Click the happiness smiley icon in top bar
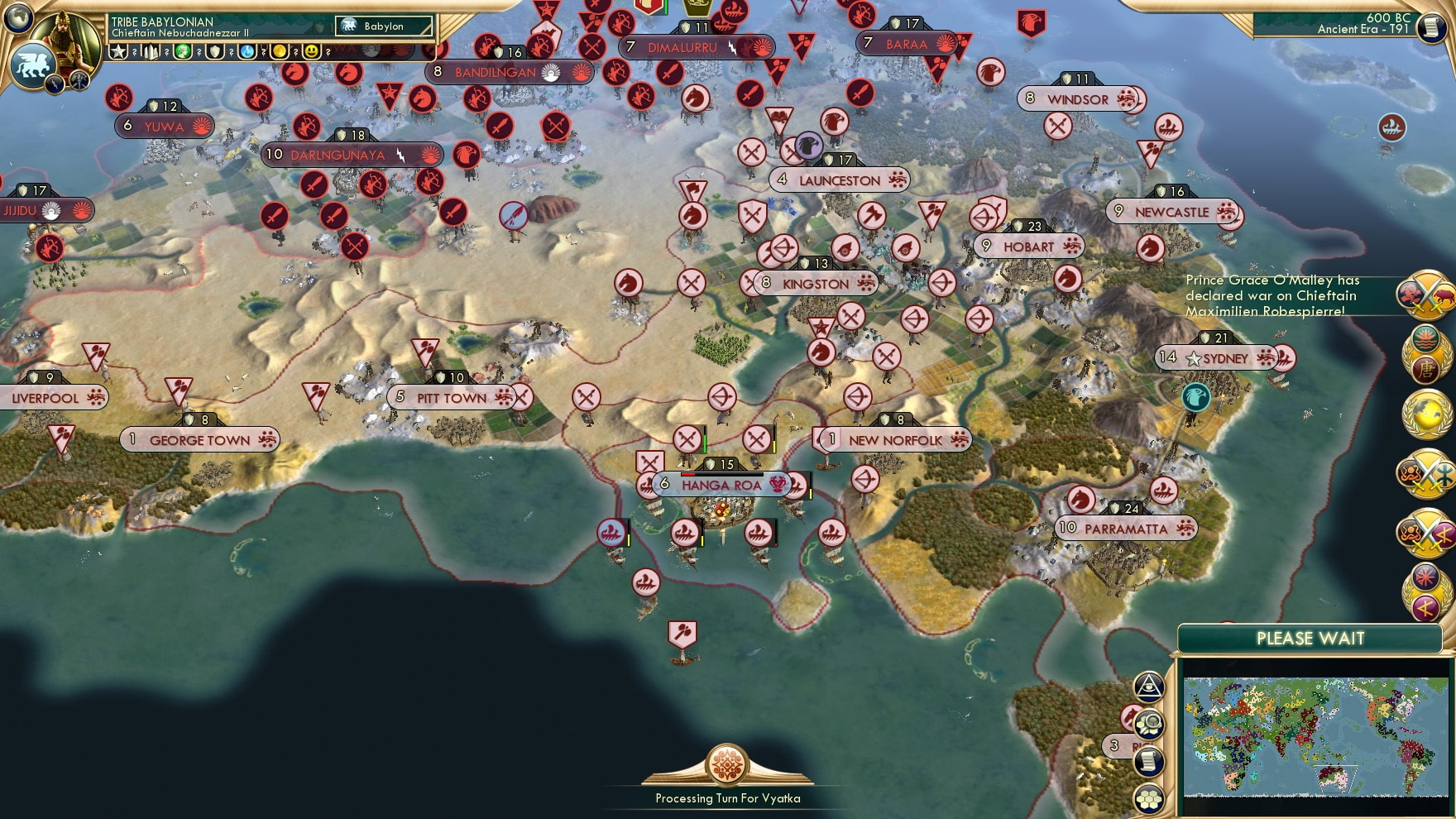This screenshot has width=1456, height=819. (313, 51)
